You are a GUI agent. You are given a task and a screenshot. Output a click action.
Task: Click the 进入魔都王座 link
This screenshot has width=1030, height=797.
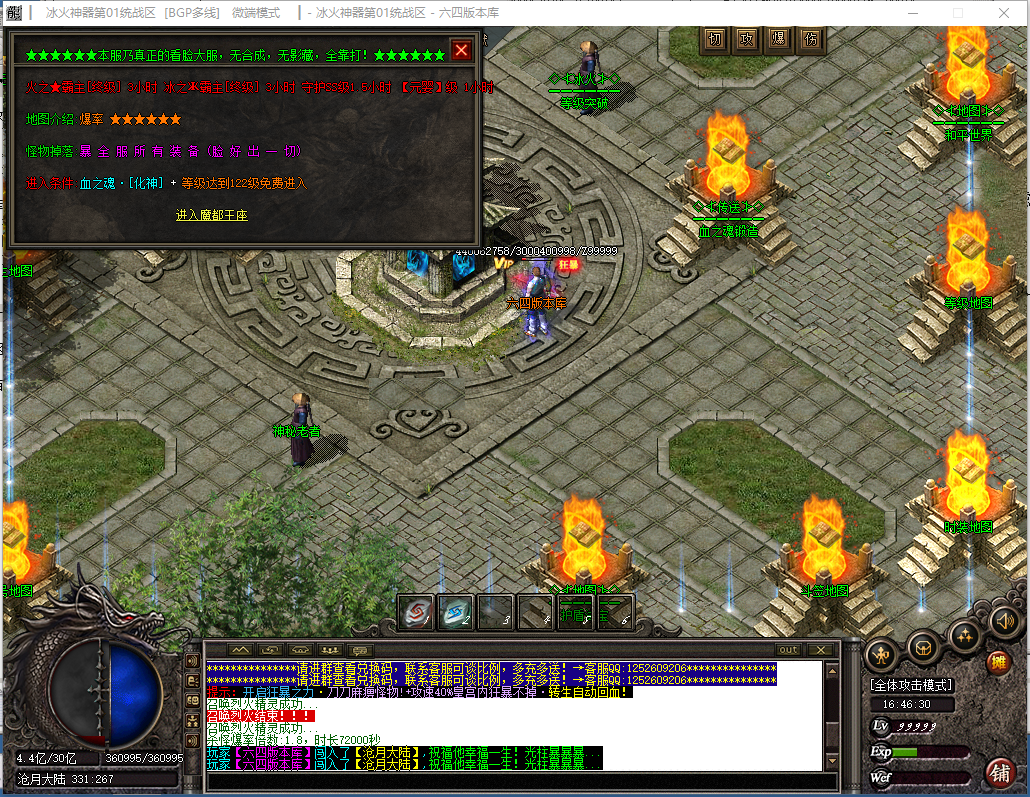212,215
